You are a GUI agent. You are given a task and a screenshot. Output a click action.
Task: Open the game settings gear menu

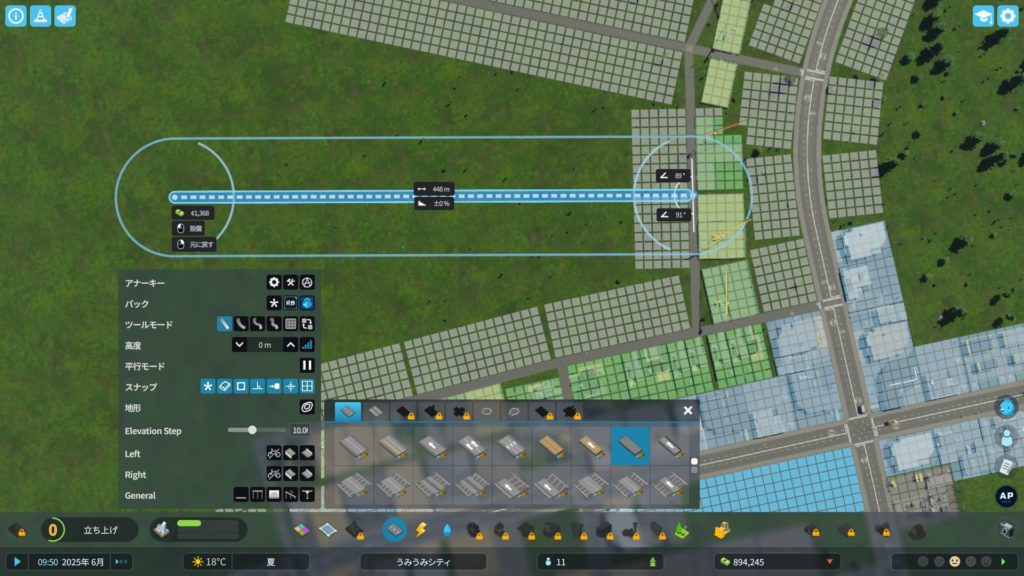(x=1007, y=16)
